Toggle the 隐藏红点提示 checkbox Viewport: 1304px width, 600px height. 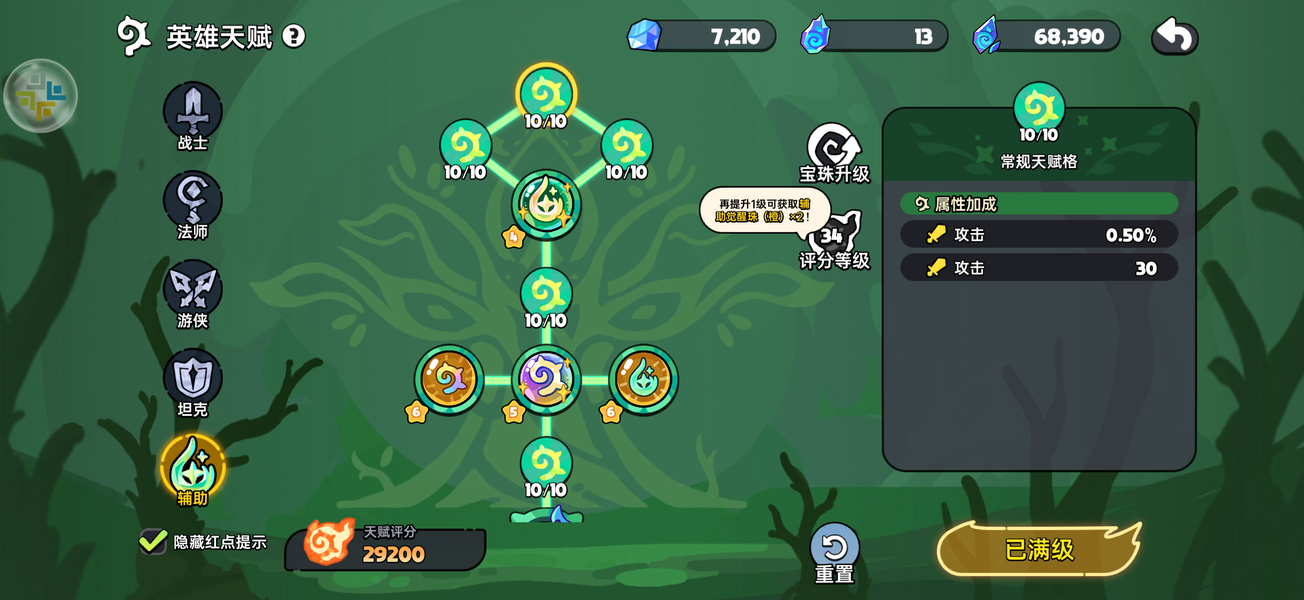coord(153,541)
